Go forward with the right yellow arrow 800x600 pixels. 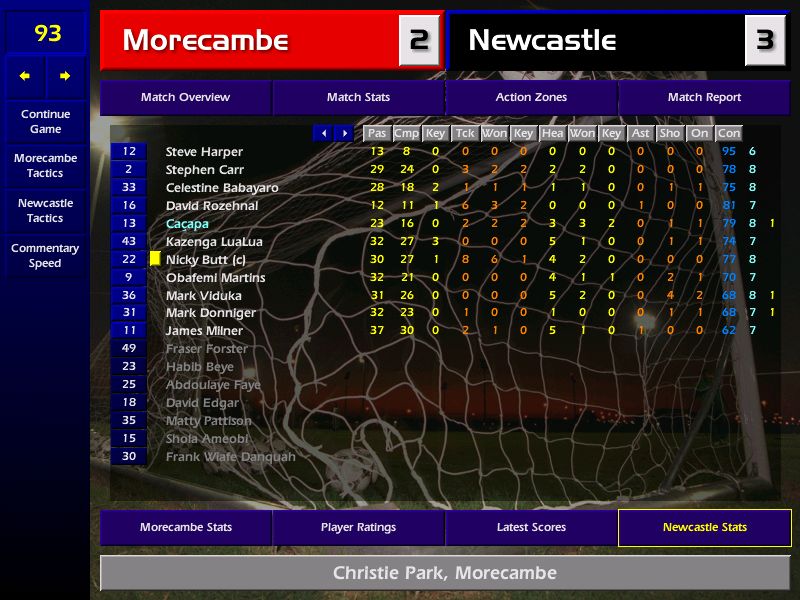tap(65, 76)
